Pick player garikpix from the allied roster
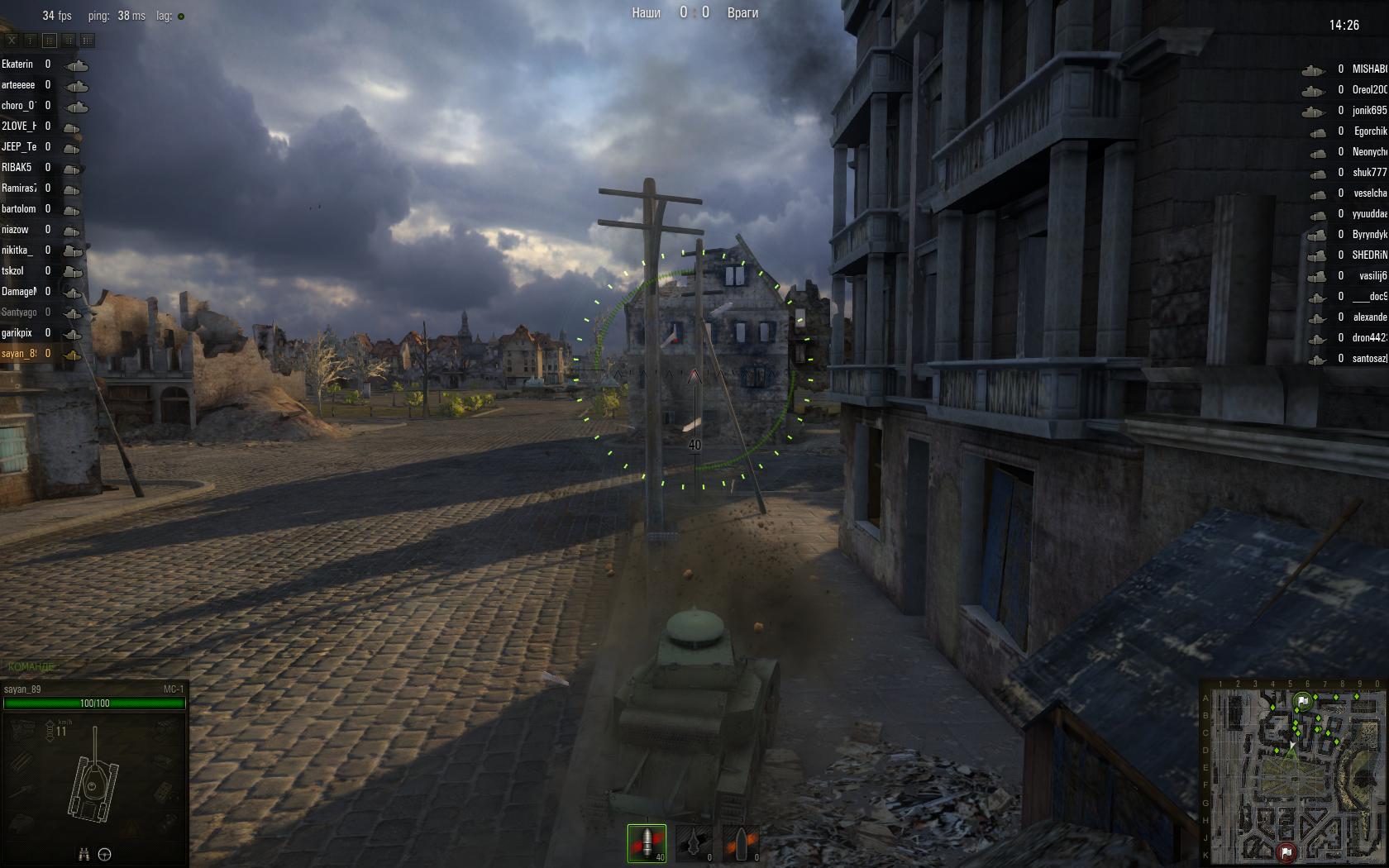The image size is (1389, 868). (17, 333)
